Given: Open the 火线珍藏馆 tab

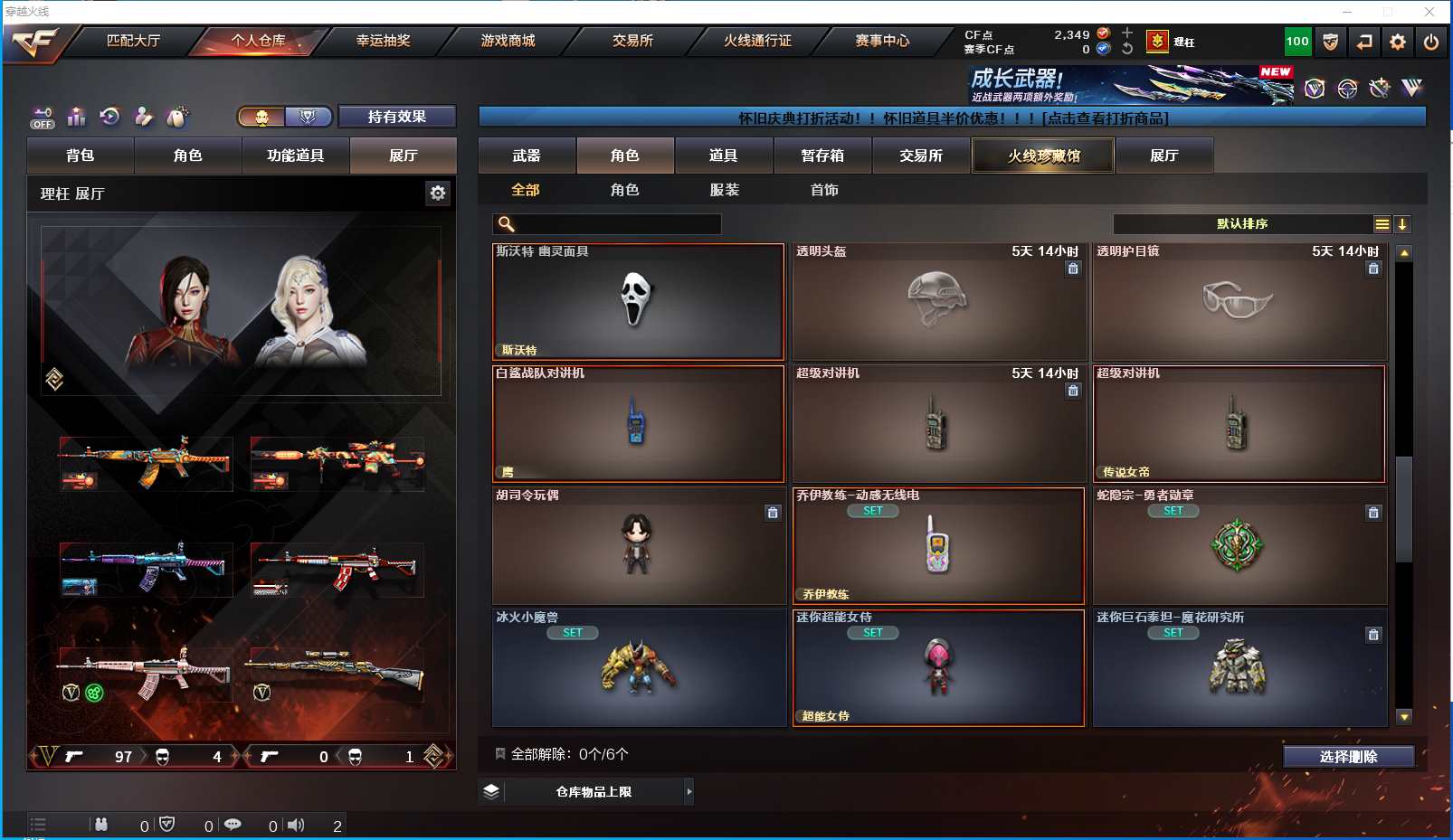Looking at the screenshot, I should tap(1043, 156).
